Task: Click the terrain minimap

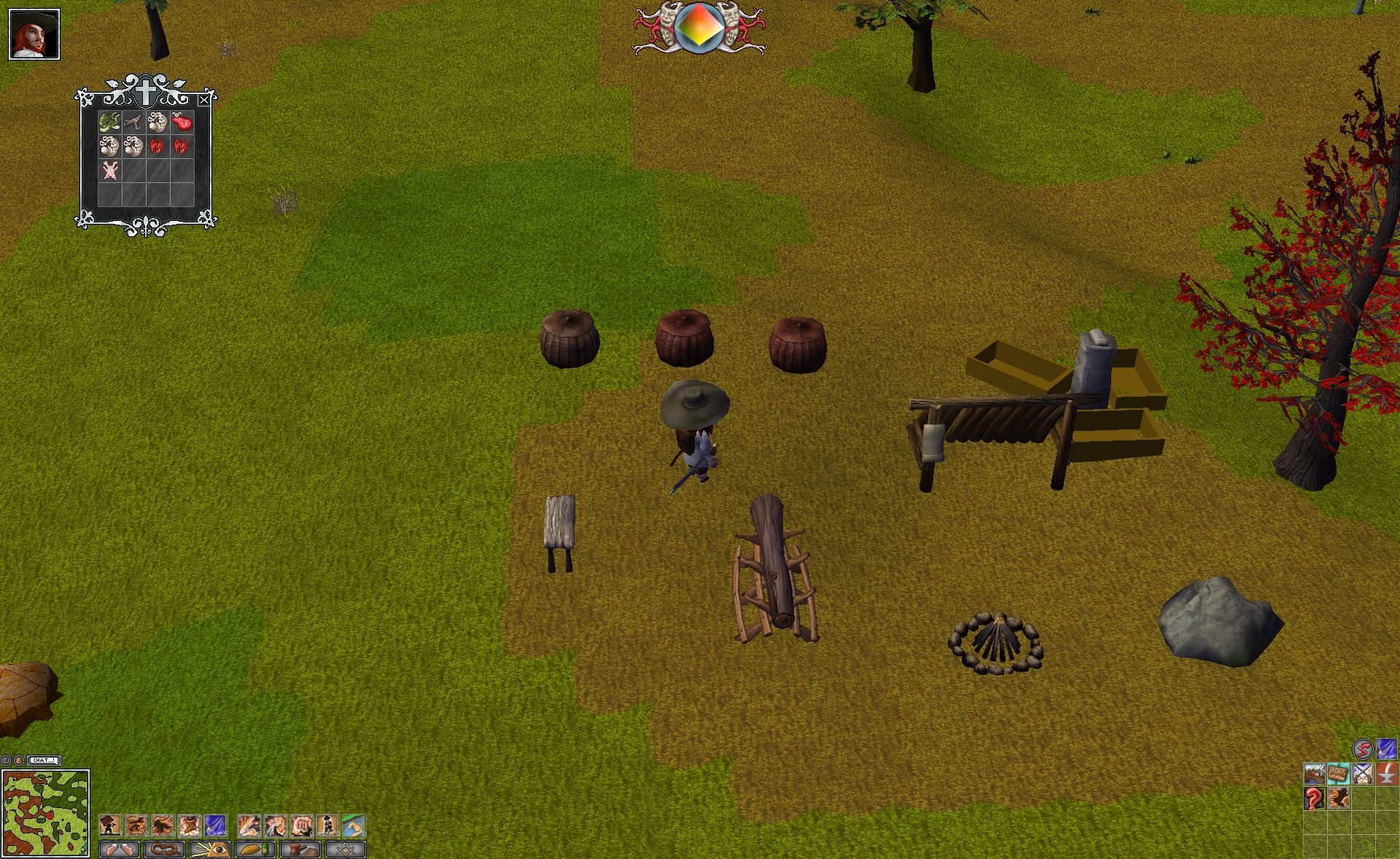Action: pyautogui.click(x=46, y=812)
